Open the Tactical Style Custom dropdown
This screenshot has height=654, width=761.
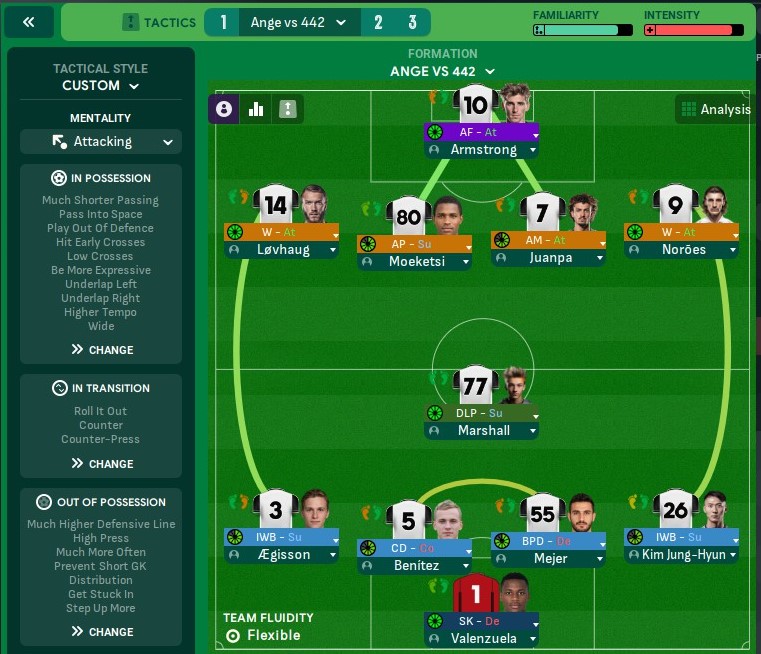[100, 86]
